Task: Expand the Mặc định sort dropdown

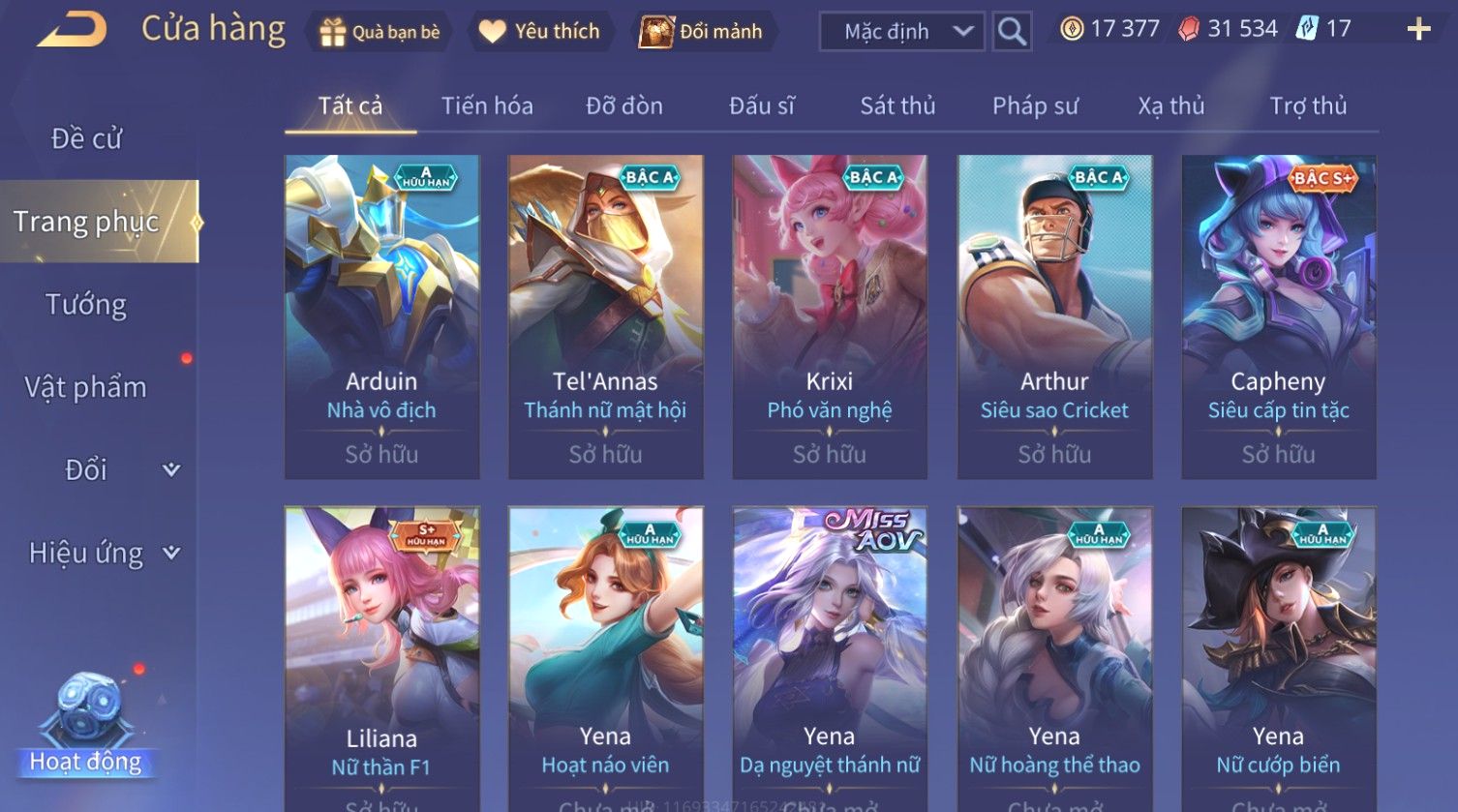Action: (901, 32)
